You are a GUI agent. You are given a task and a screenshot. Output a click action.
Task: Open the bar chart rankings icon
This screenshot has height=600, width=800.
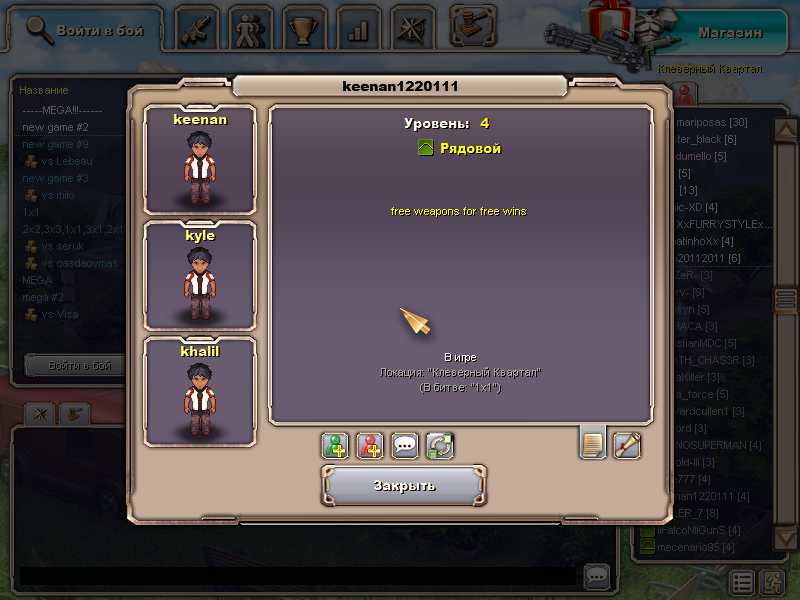point(355,30)
